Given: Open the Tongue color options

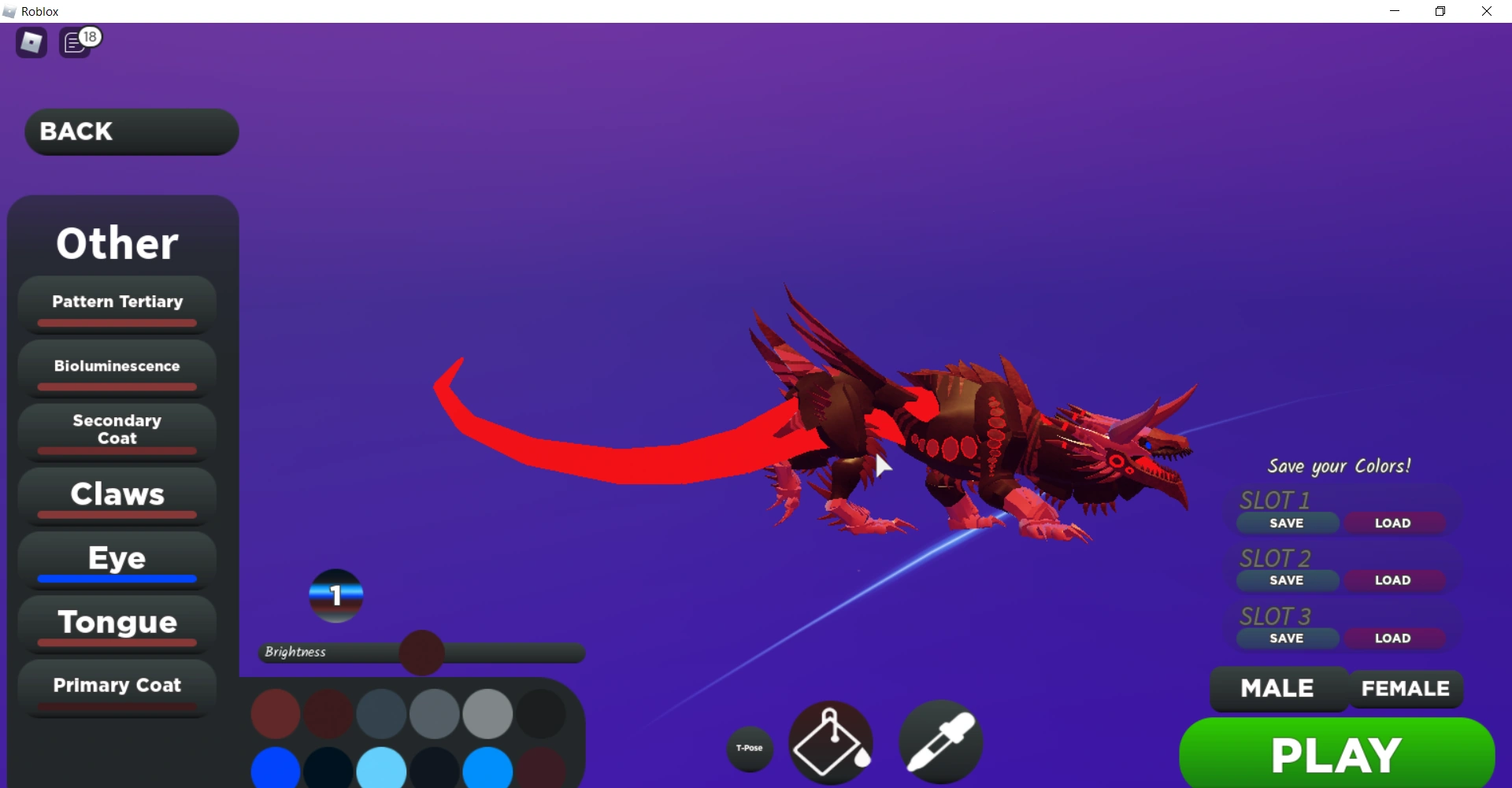Looking at the screenshot, I should 116,622.
